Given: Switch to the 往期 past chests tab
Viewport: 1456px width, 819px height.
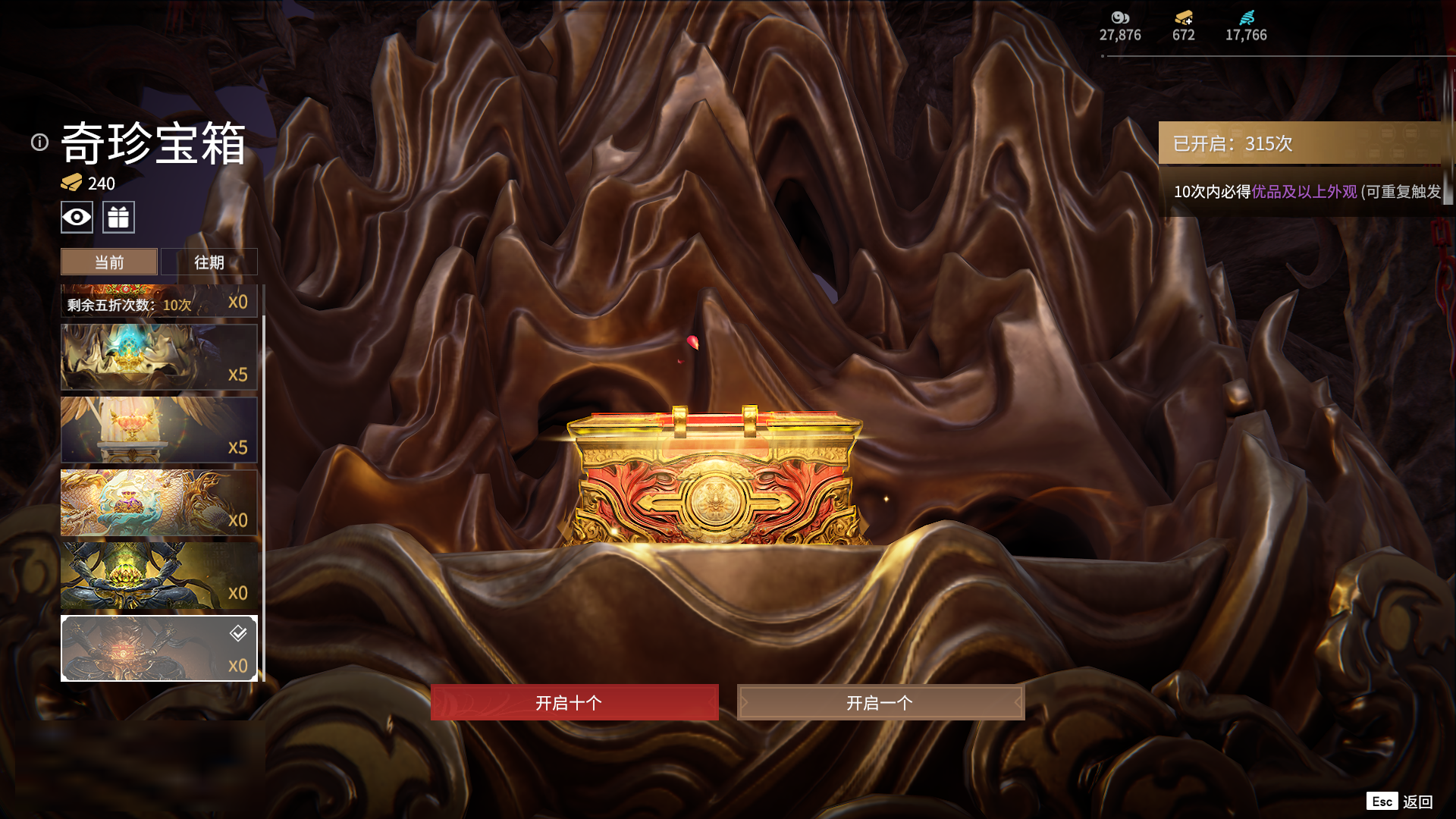Looking at the screenshot, I should point(209,262).
